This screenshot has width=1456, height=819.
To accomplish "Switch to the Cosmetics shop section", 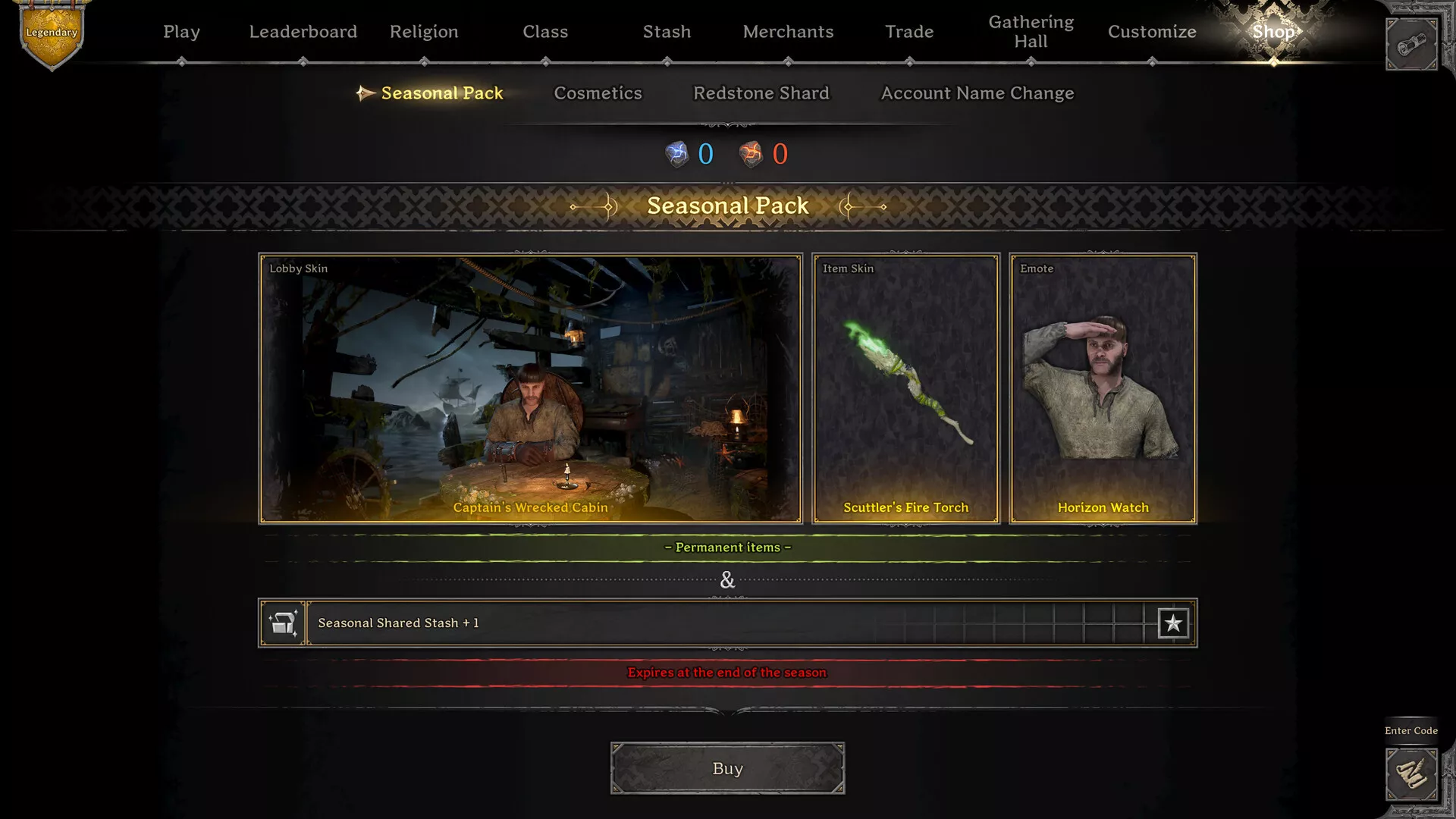I will 598,93.
